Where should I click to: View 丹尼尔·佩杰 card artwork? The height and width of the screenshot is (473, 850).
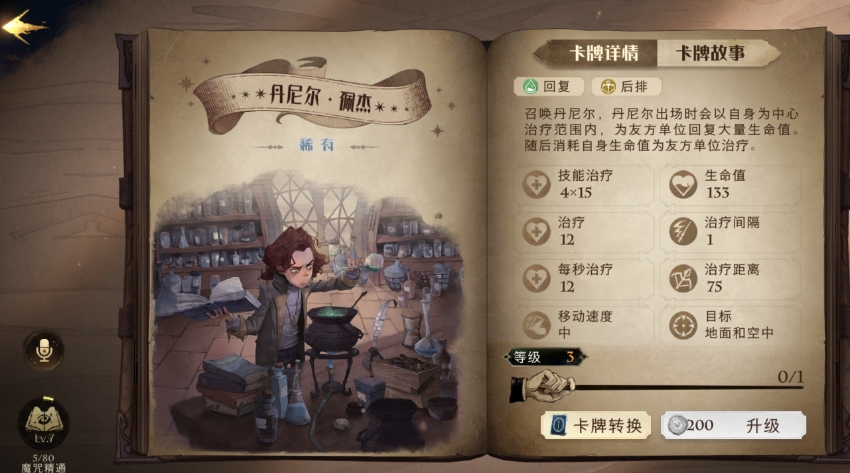(x=310, y=300)
